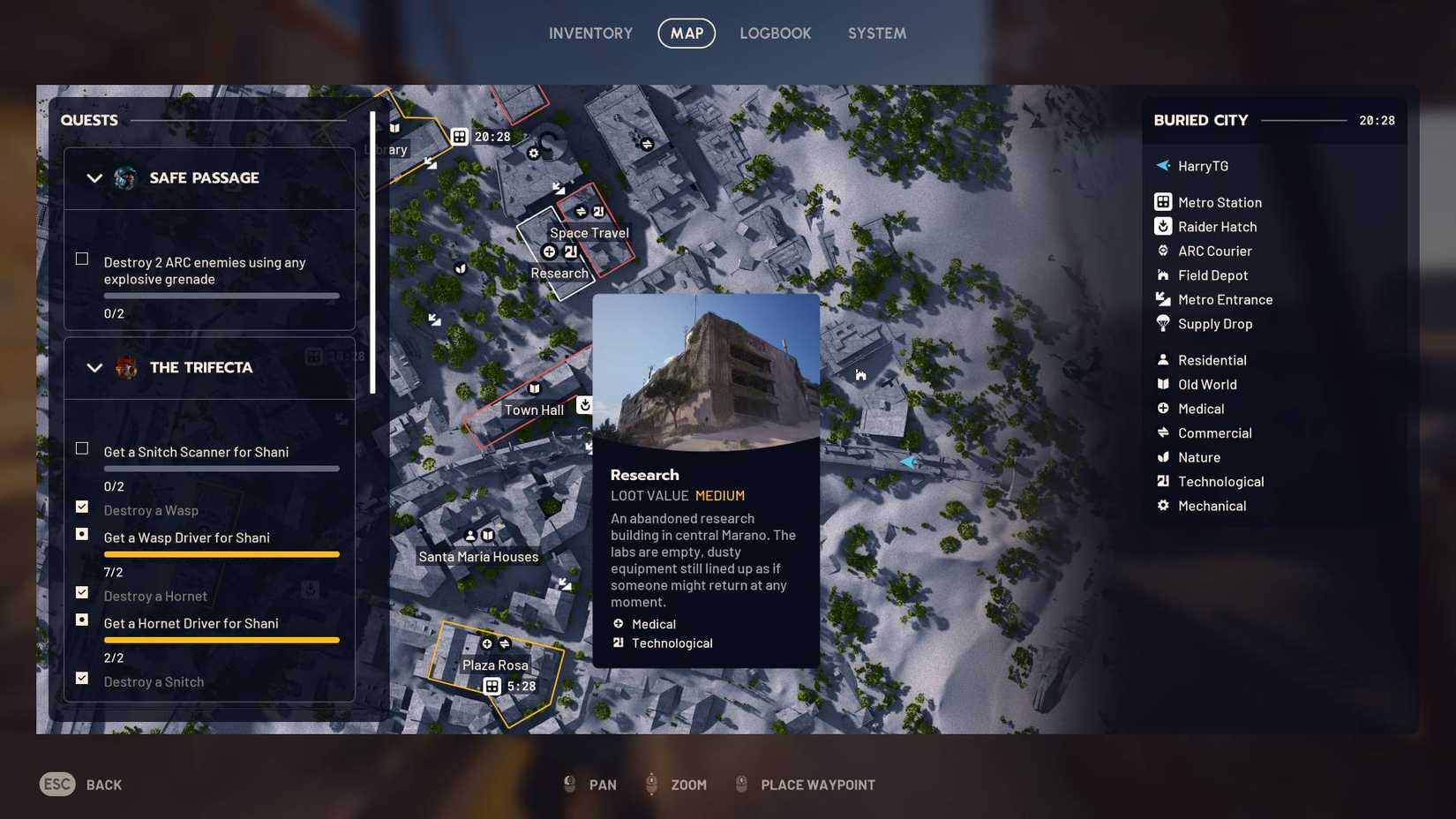Screen dimensions: 1456x819
Task: Select the ARC Courier legend icon
Action: tap(1163, 251)
